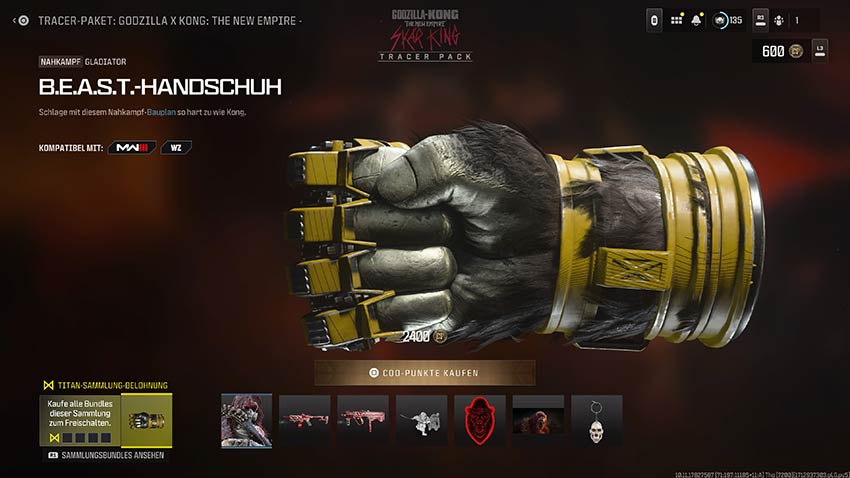
Task: Choose the skull keychain charm thumbnail
Action: pos(597,420)
